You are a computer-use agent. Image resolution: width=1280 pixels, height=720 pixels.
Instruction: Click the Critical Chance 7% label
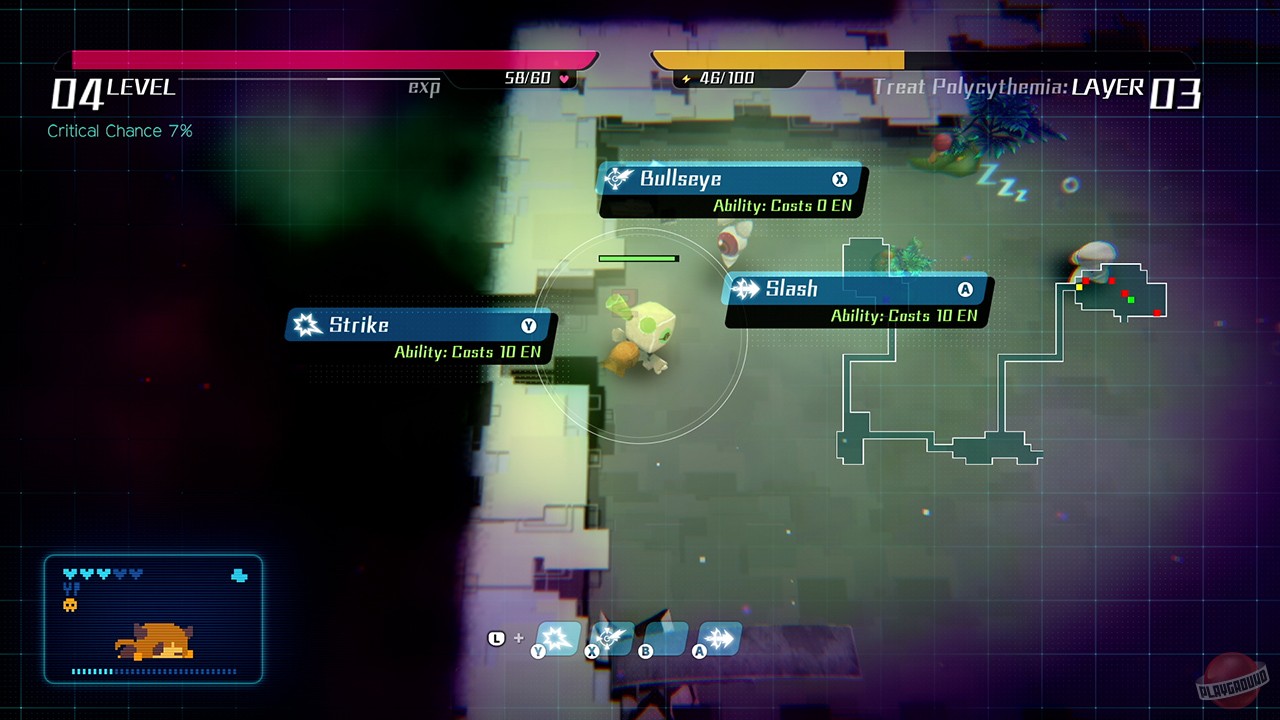[x=120, y=130]
